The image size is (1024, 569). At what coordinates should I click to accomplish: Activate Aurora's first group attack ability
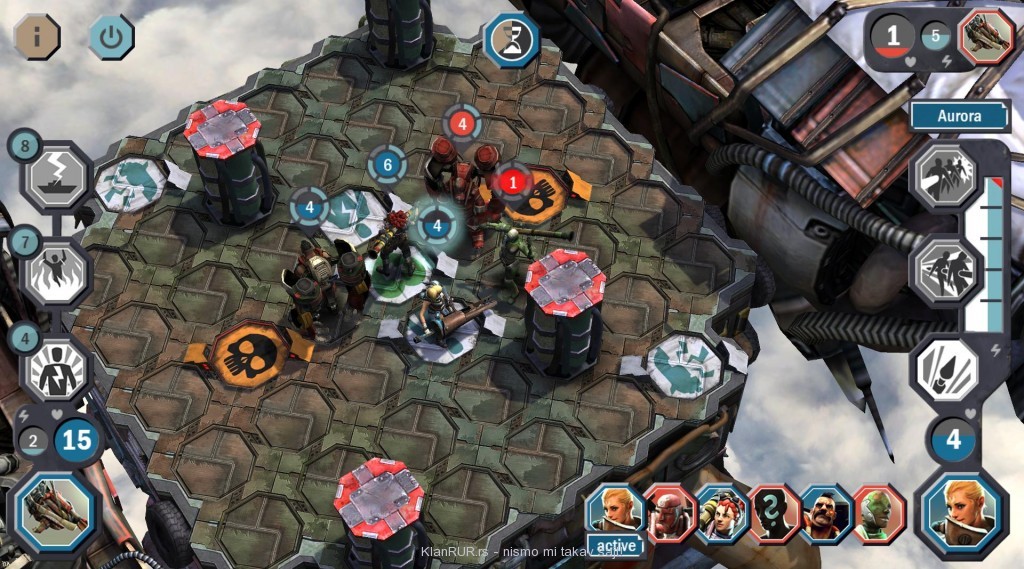coord(946,175)
